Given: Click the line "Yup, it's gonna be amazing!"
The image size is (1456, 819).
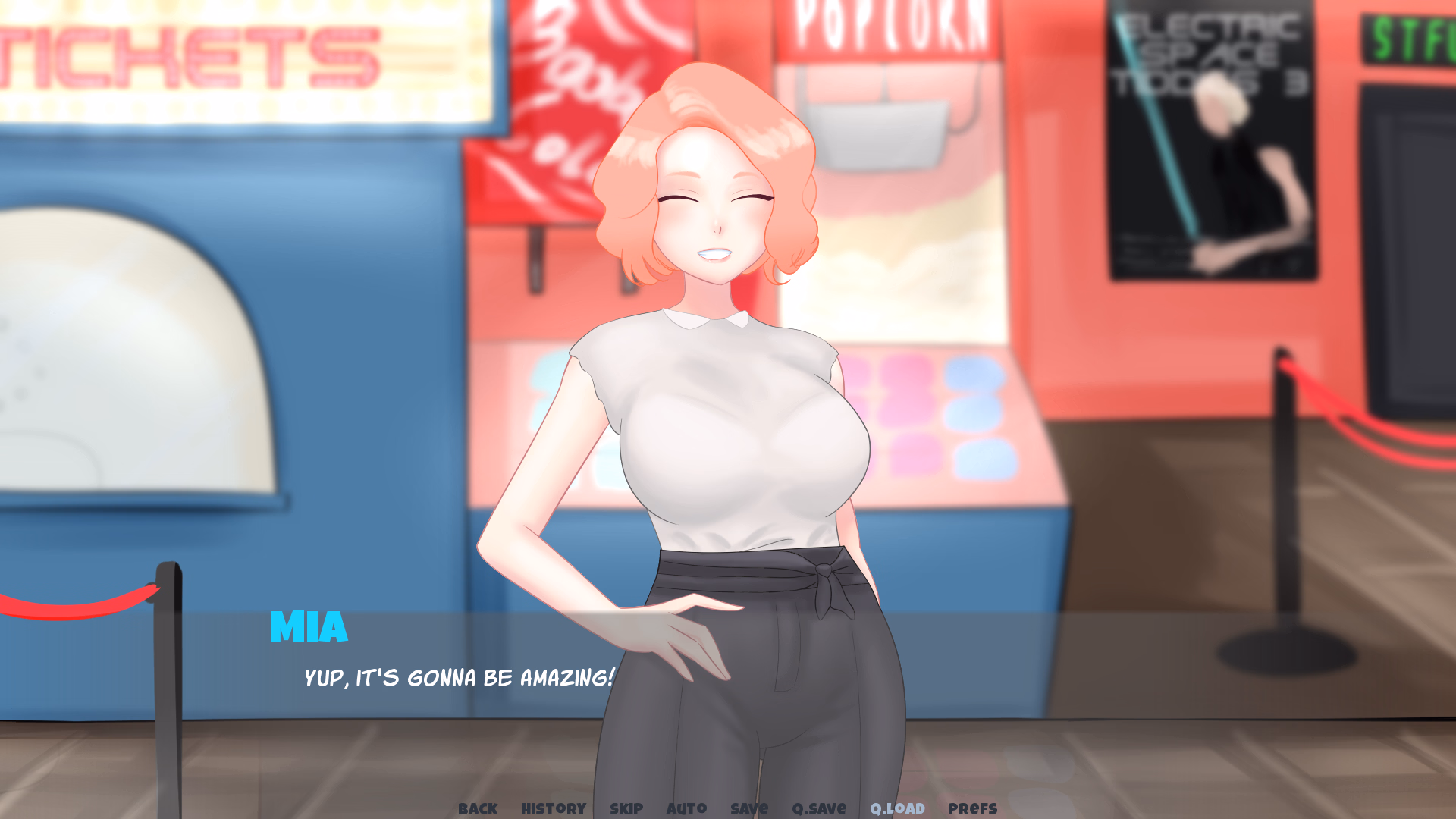Looking at the screenshot, I should click(x=457, y=679).
